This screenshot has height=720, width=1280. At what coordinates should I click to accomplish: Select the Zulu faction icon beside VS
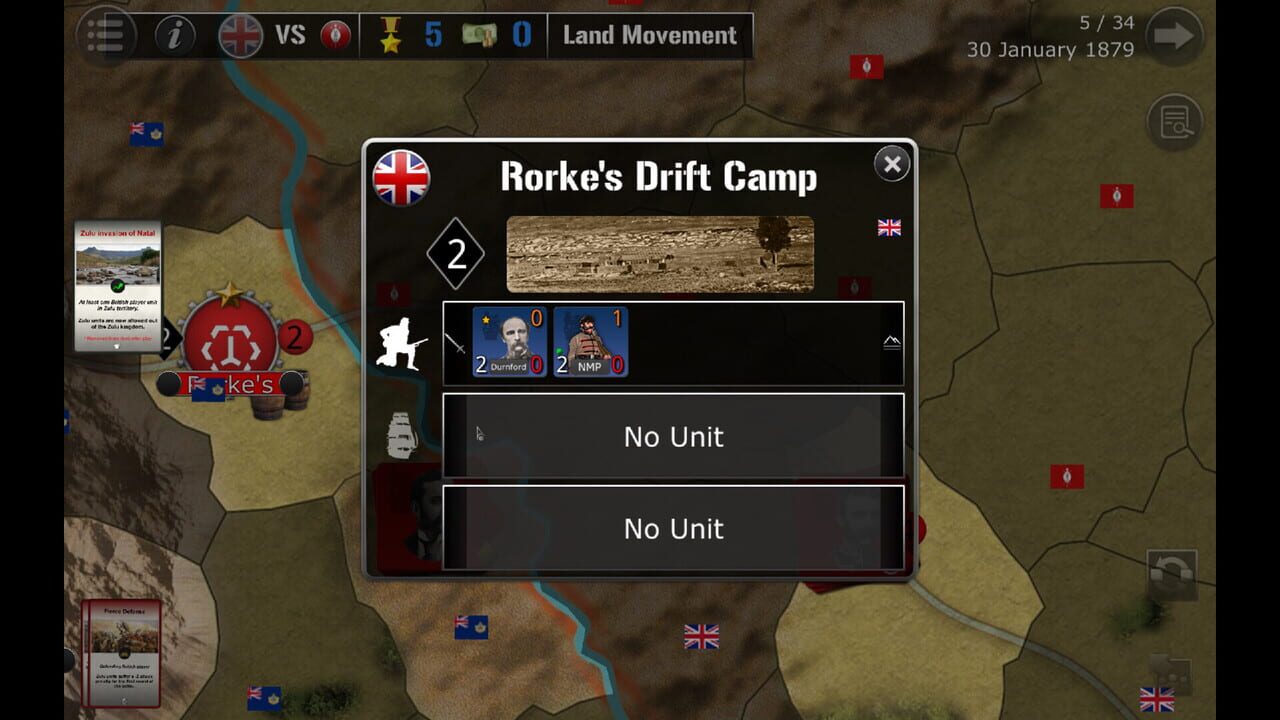coord(334,37)
